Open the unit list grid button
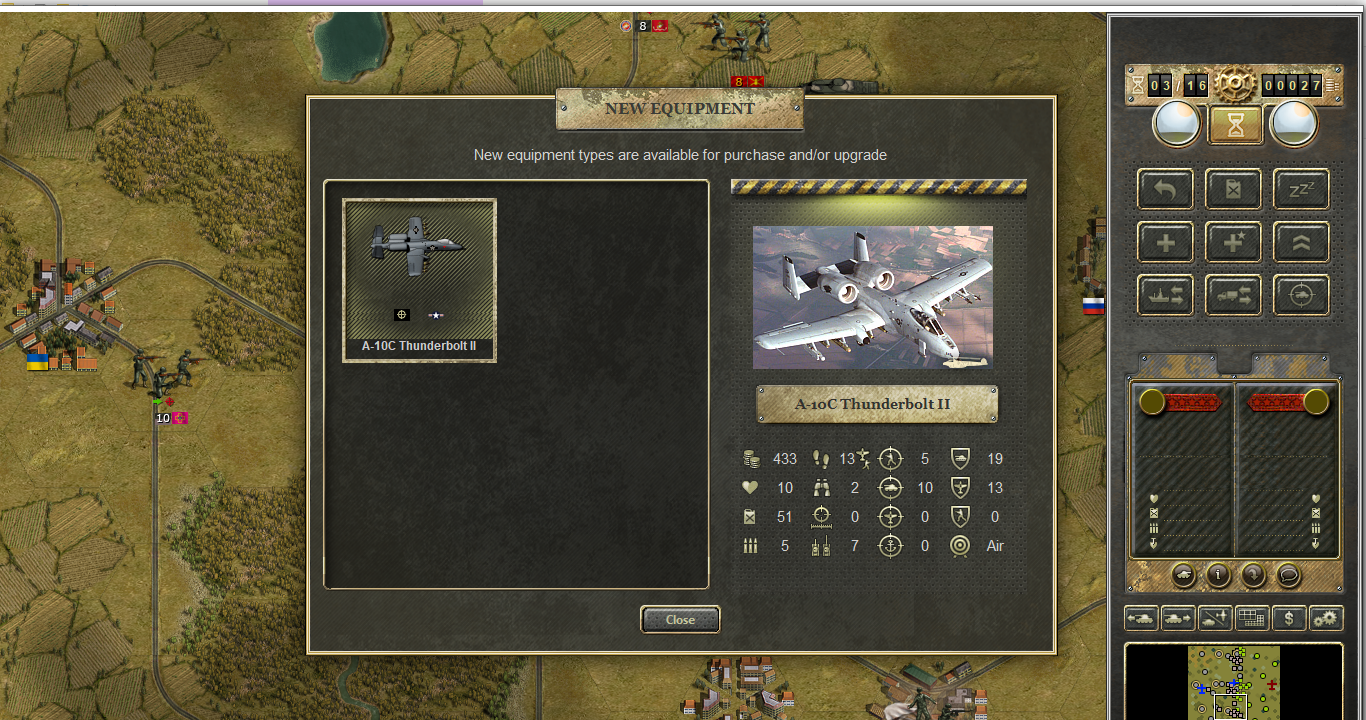 point(1252,618)
